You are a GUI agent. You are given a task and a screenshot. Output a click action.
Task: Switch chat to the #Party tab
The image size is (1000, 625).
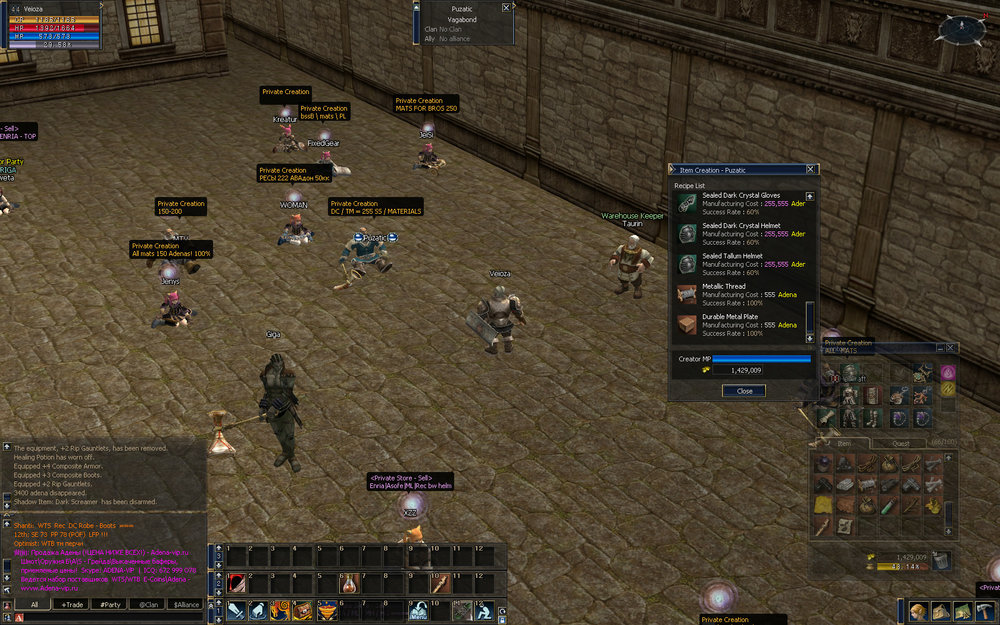click(x=110, y=604)
